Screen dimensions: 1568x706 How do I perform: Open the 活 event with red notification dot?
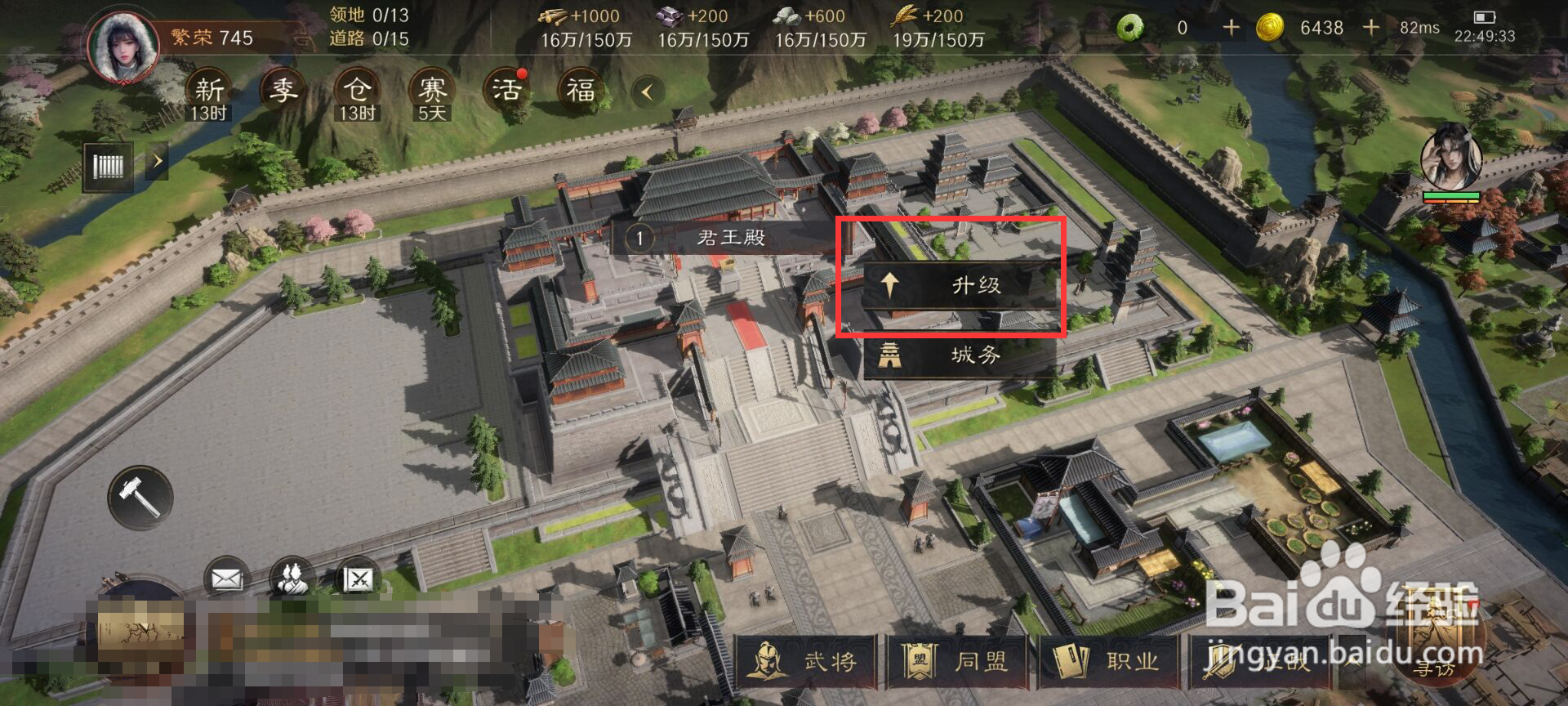pyautogui.click(x=504, y=90)
